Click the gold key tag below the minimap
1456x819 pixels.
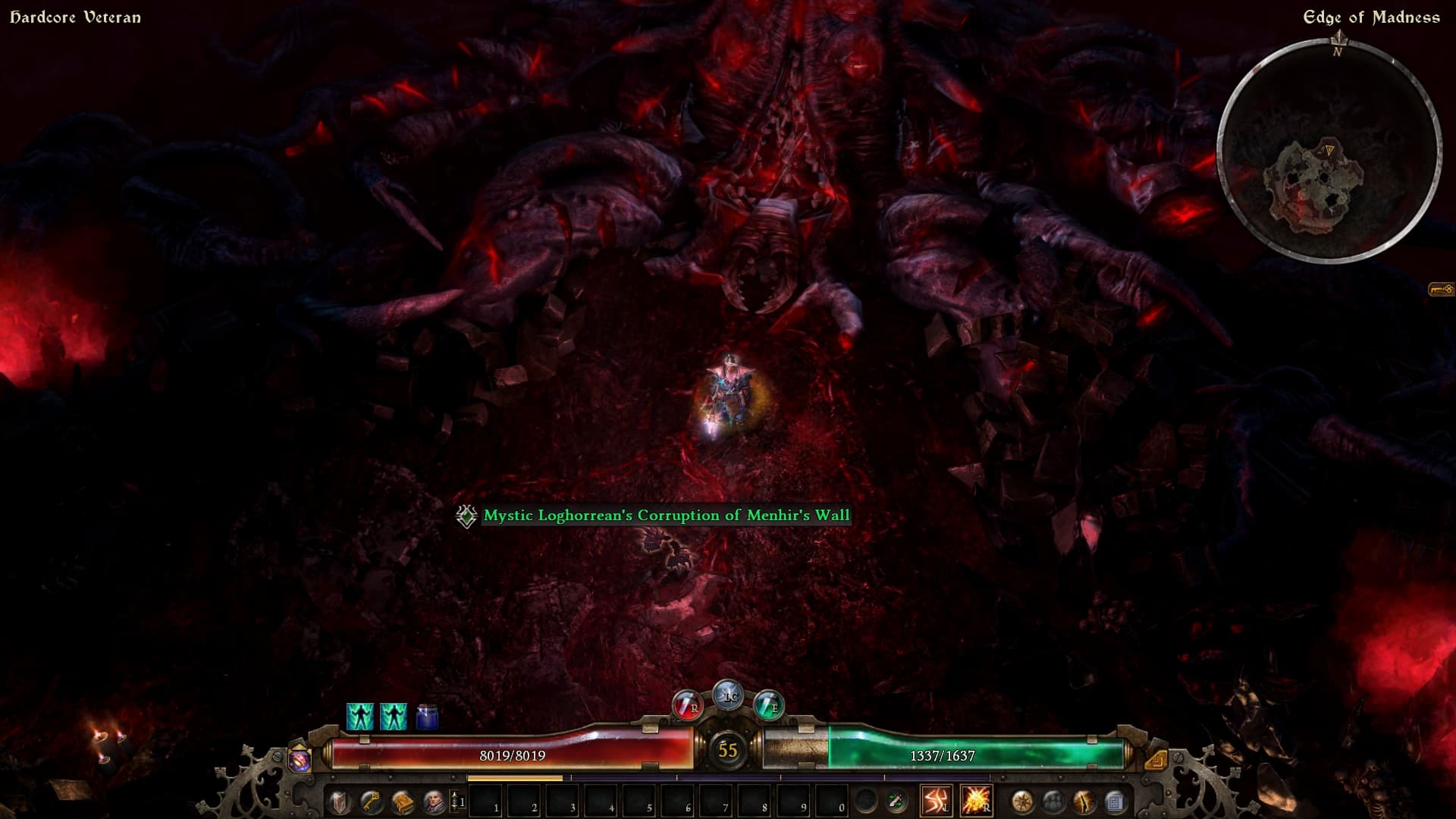click(x=1441, y=290)
